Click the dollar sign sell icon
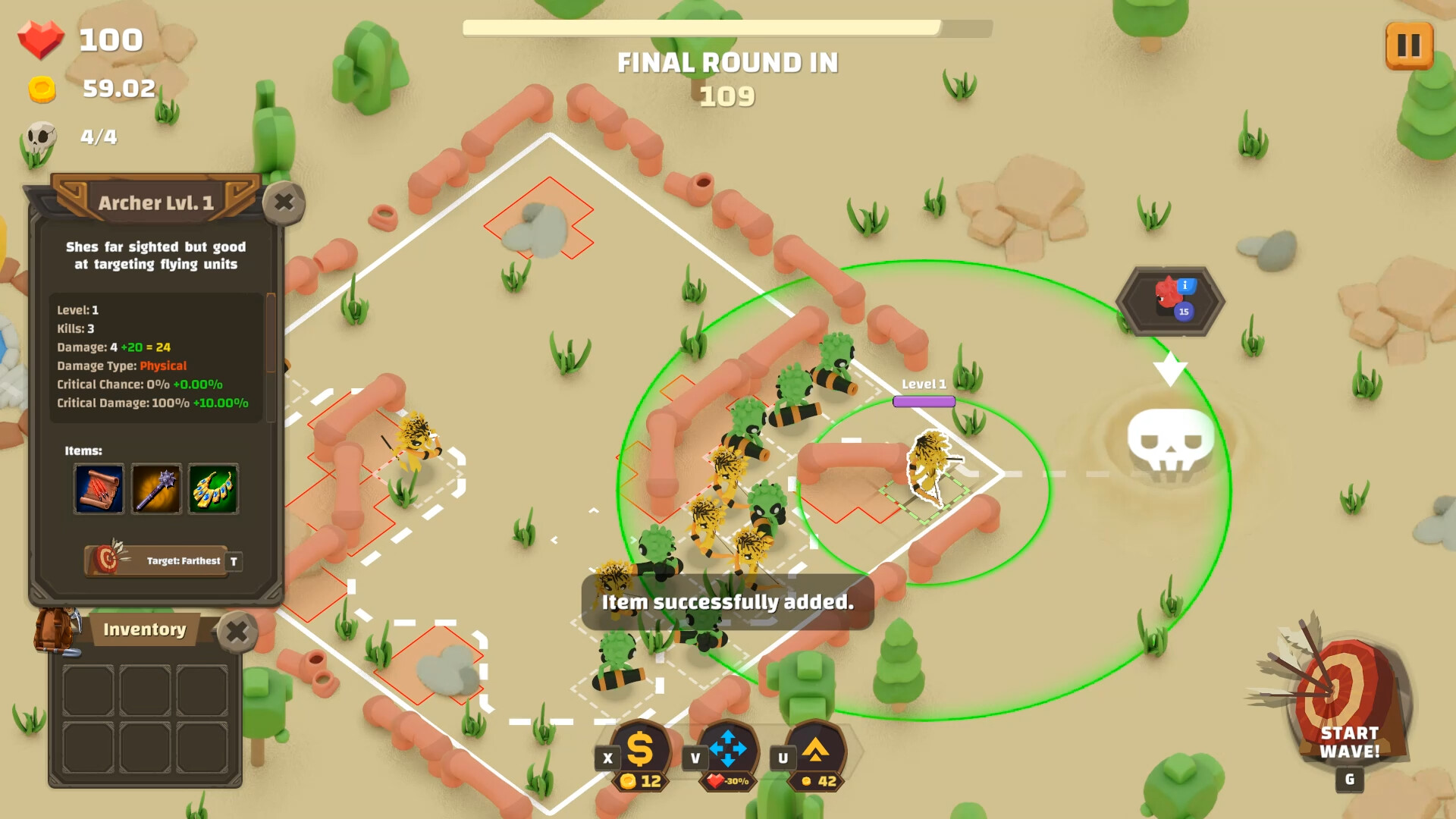1456x819 pixels. pos(641,751)
